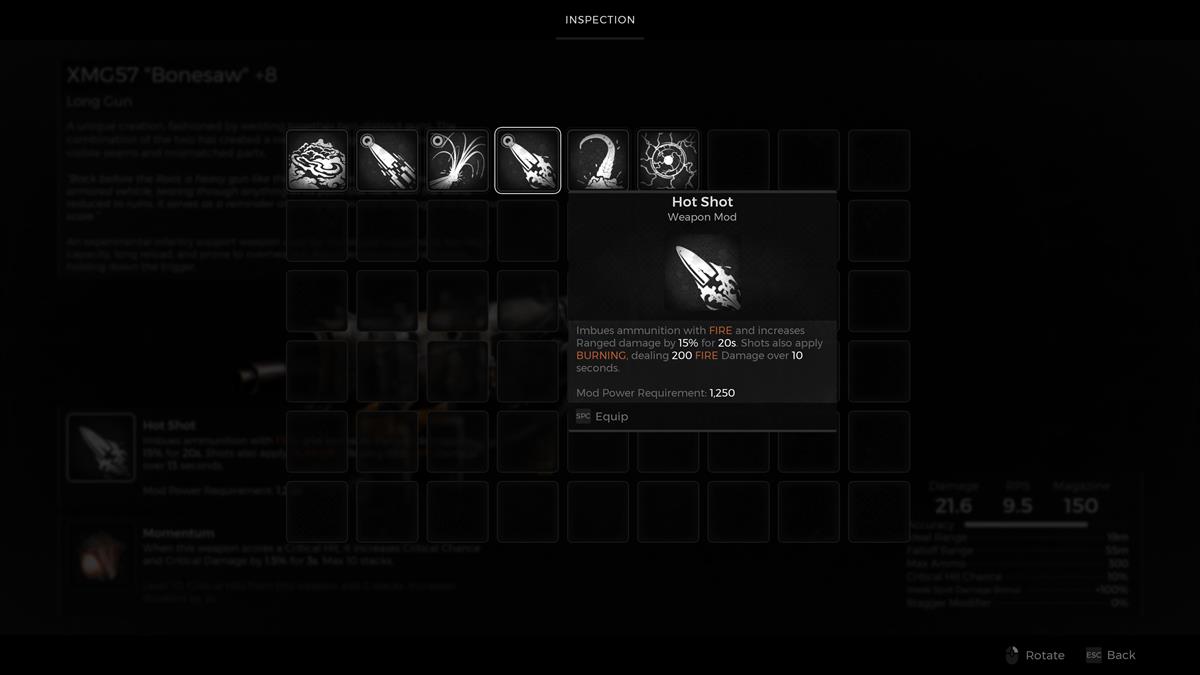
Task: Equip the Hot Shot weapon mod
Action: point(611,417)
